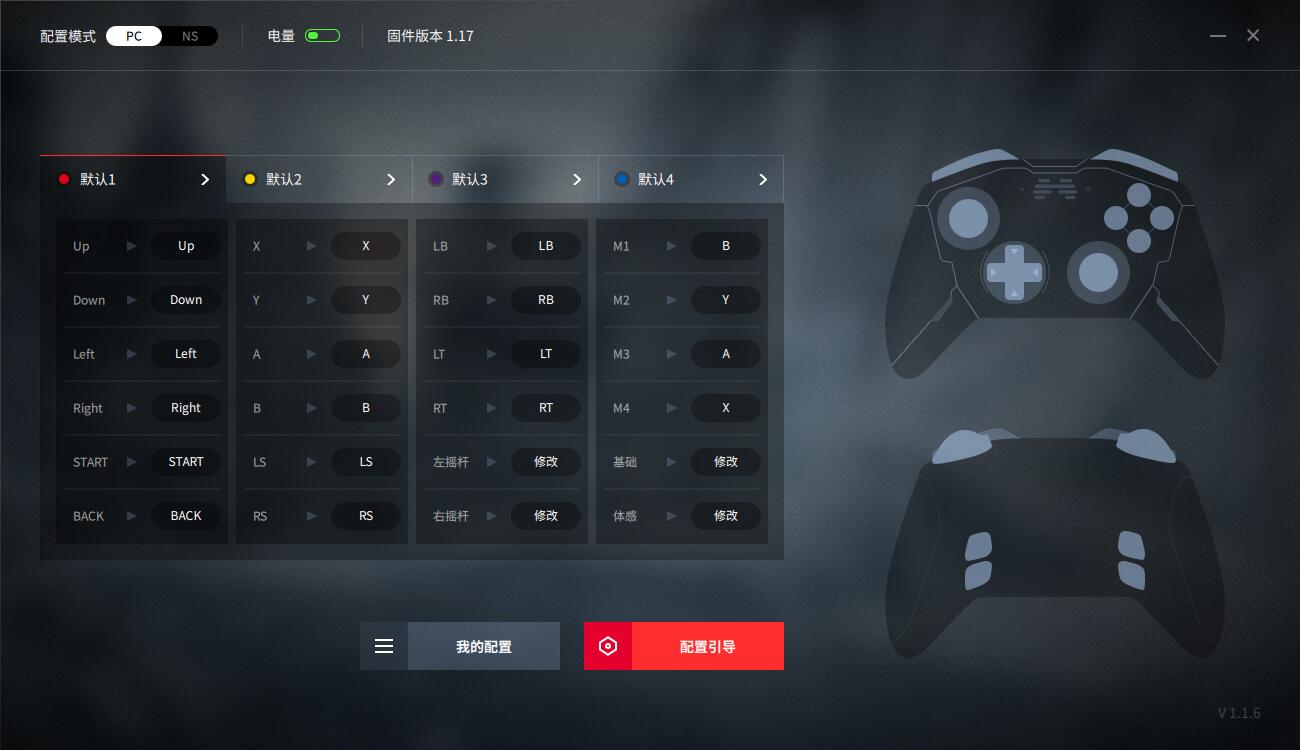This screenshot has height=750, width=1300.
Task: Click the blue dot icon on 默认4 tab
Action: [622, 179]
